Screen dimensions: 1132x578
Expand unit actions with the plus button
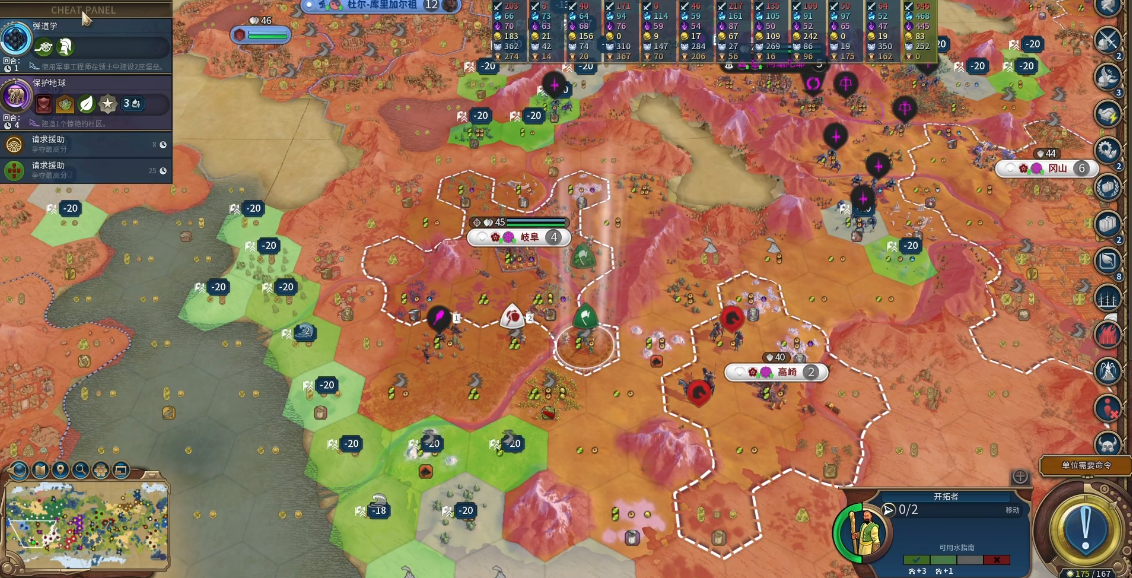point(1020,477)
